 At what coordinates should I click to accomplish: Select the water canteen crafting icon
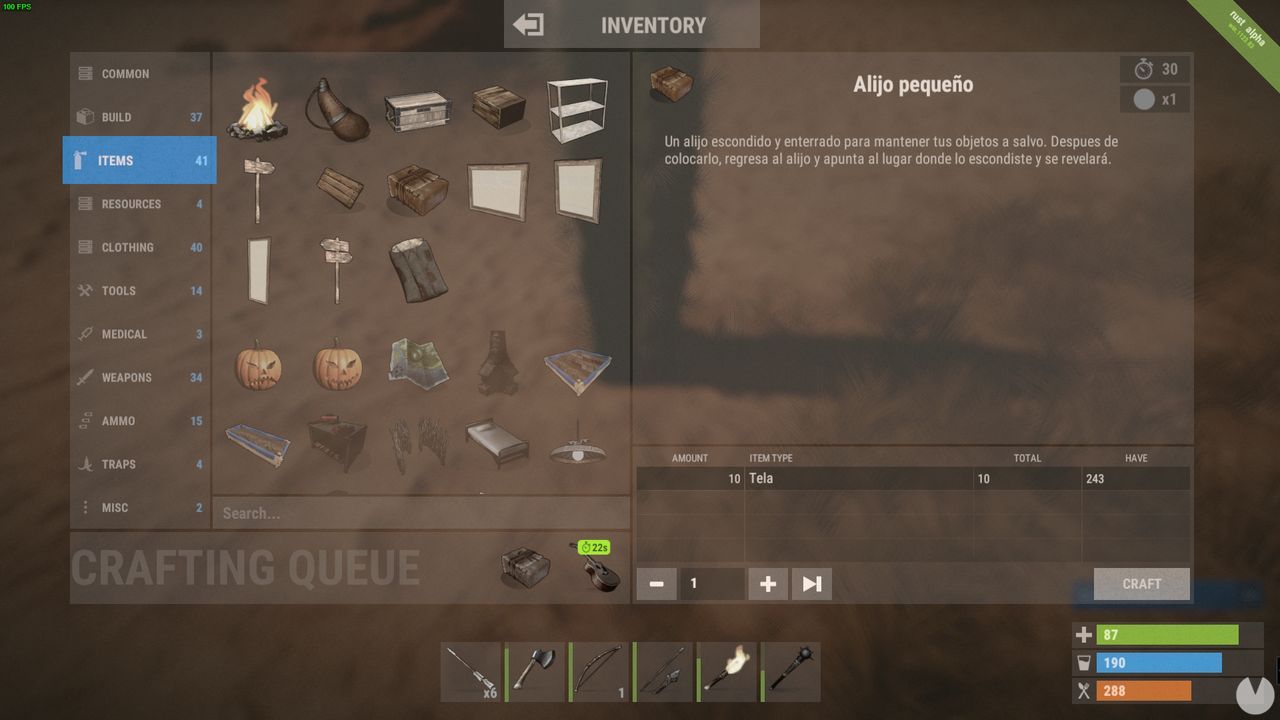[338, 110]
